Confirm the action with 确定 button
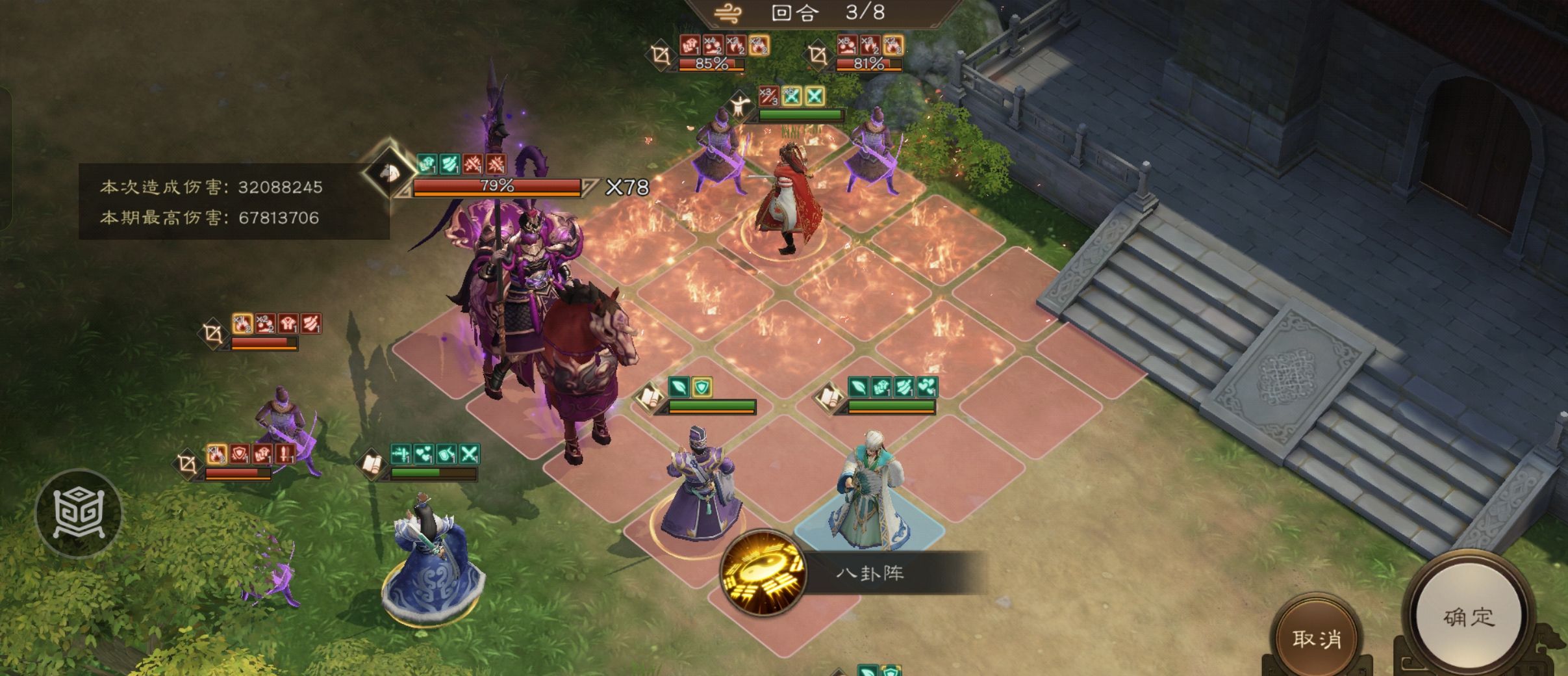Image resolution: width=1568 pixels, height=676 pixels. (1469, 616)
